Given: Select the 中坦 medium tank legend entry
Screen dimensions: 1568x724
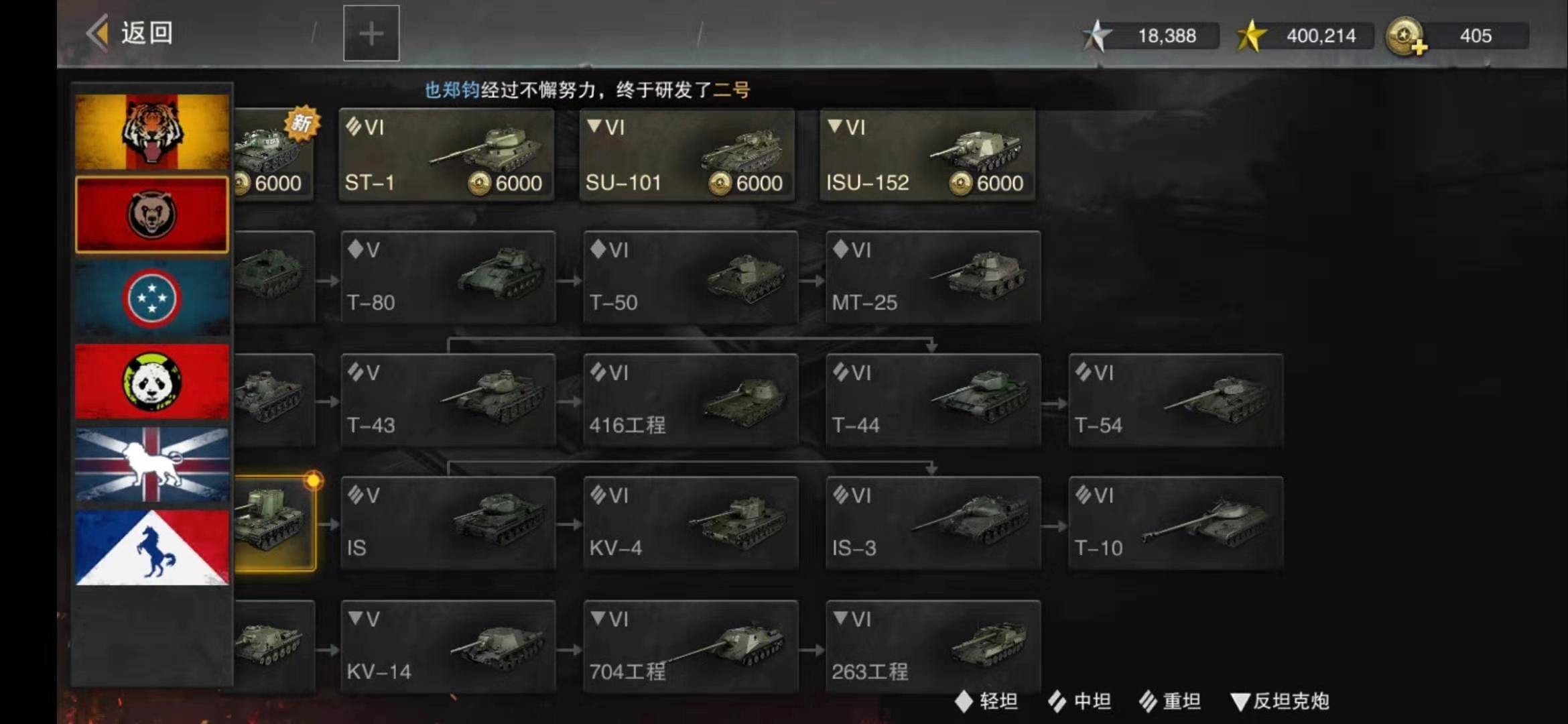Looking at the screenshot, I should click(1080, 702).
